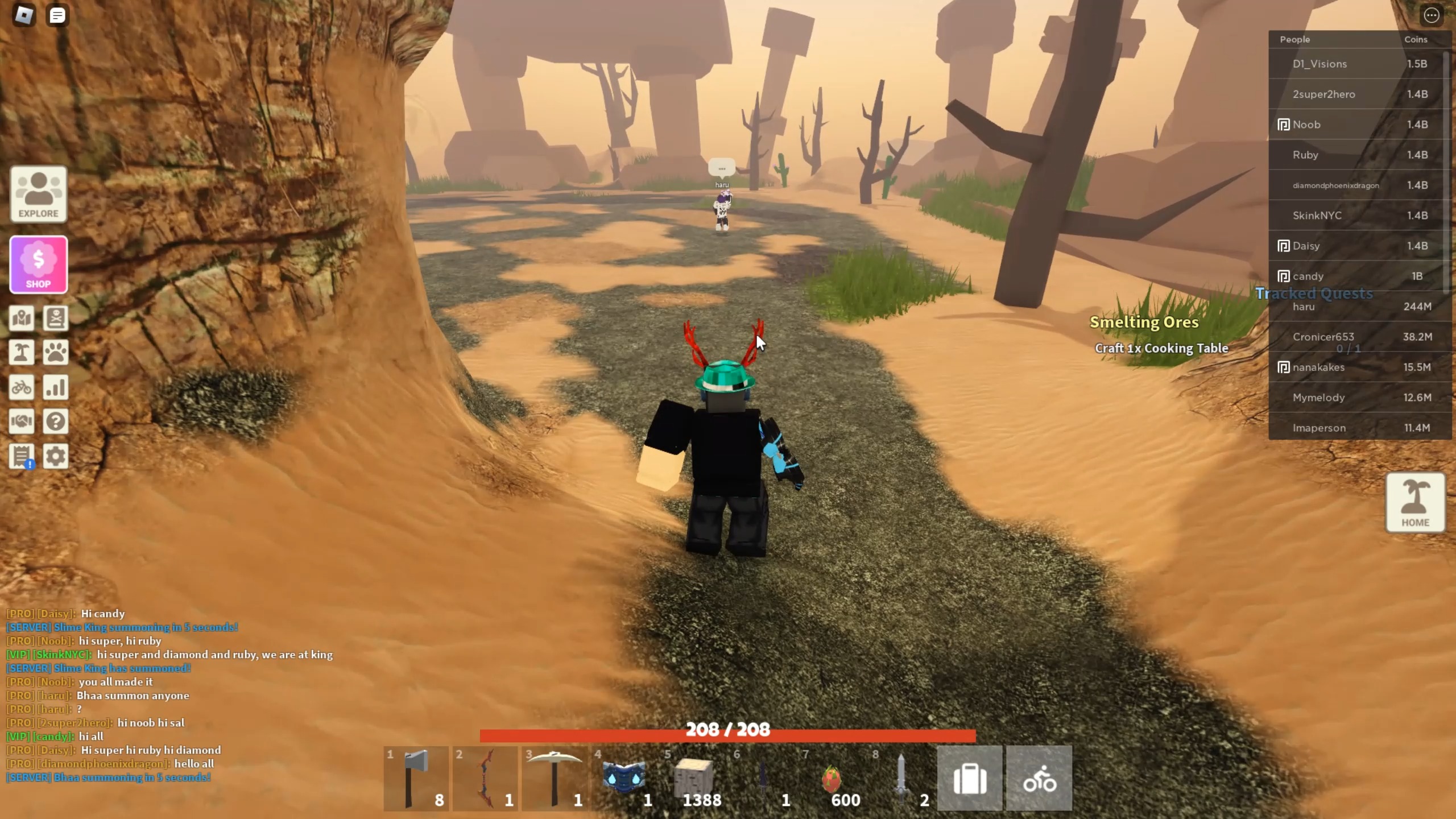Click the Home island button
The height and width of the screenshot is (819, 1456).
coord(1415,503)
